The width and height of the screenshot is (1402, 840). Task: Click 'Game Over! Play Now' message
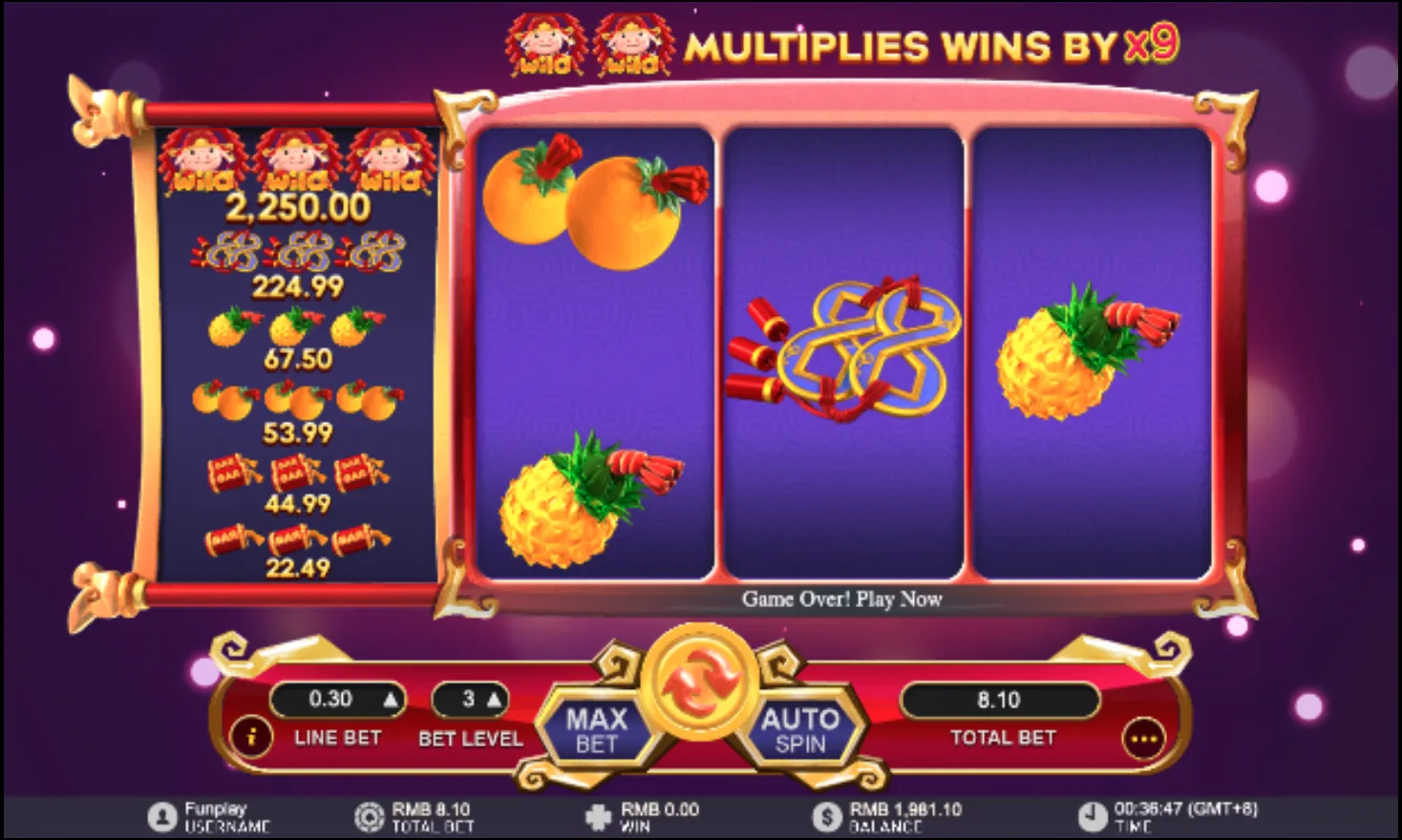pyautogui.click(x=842, y=599)
